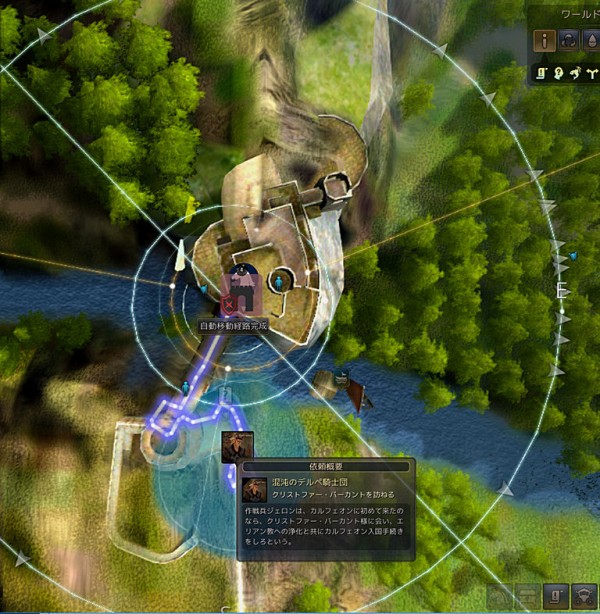Click the red shield marker at the castle

229,300
